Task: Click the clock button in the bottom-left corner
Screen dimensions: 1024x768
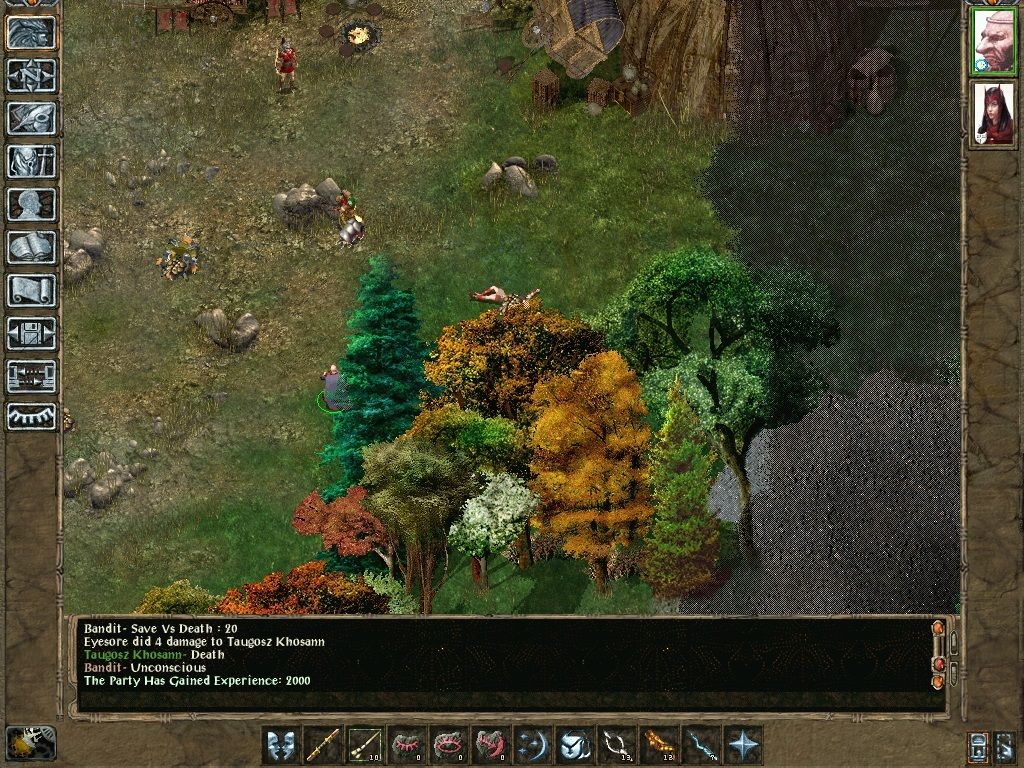Action: click(31, 743)
